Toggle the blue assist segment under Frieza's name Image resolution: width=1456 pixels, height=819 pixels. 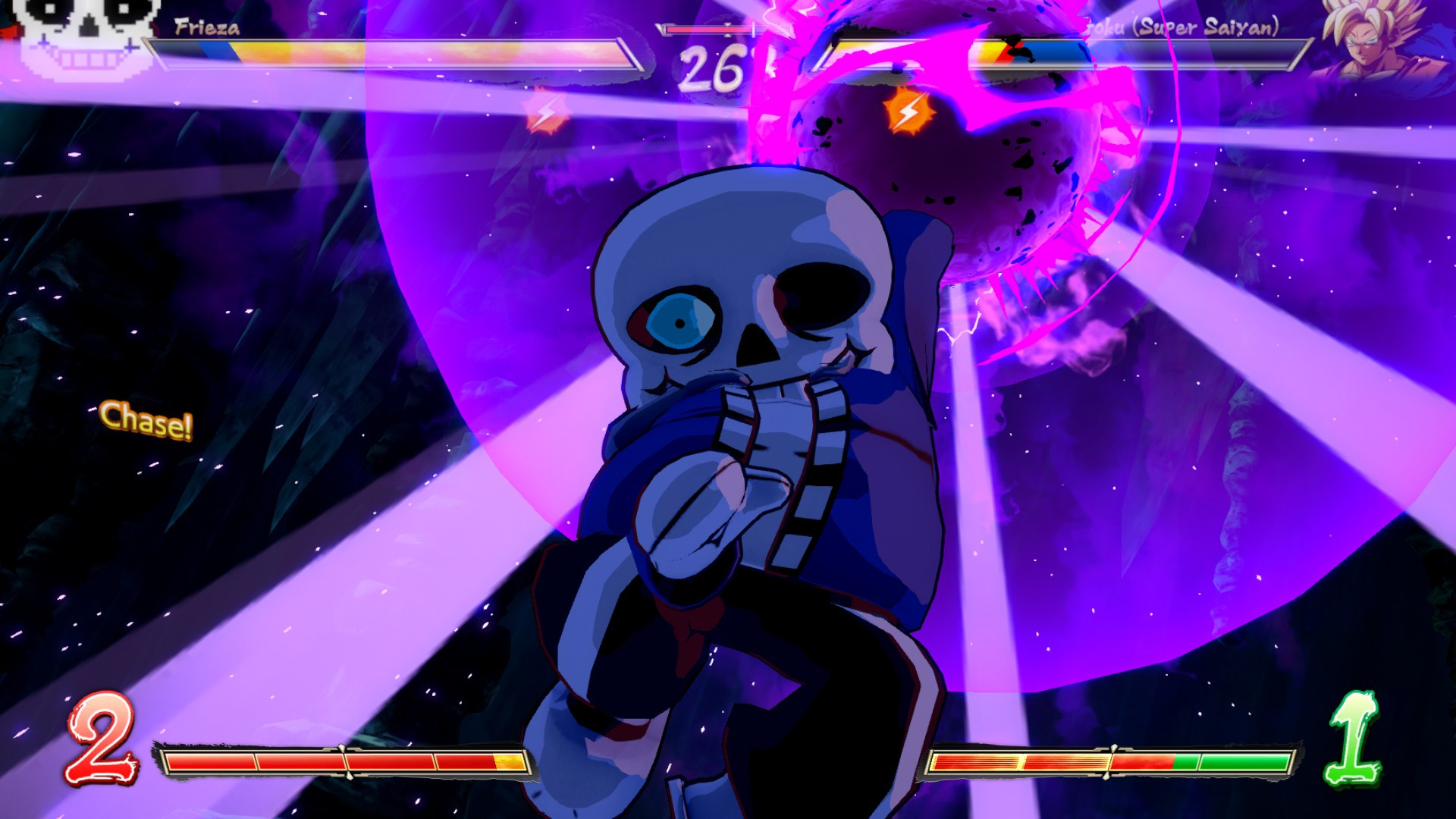222,50
